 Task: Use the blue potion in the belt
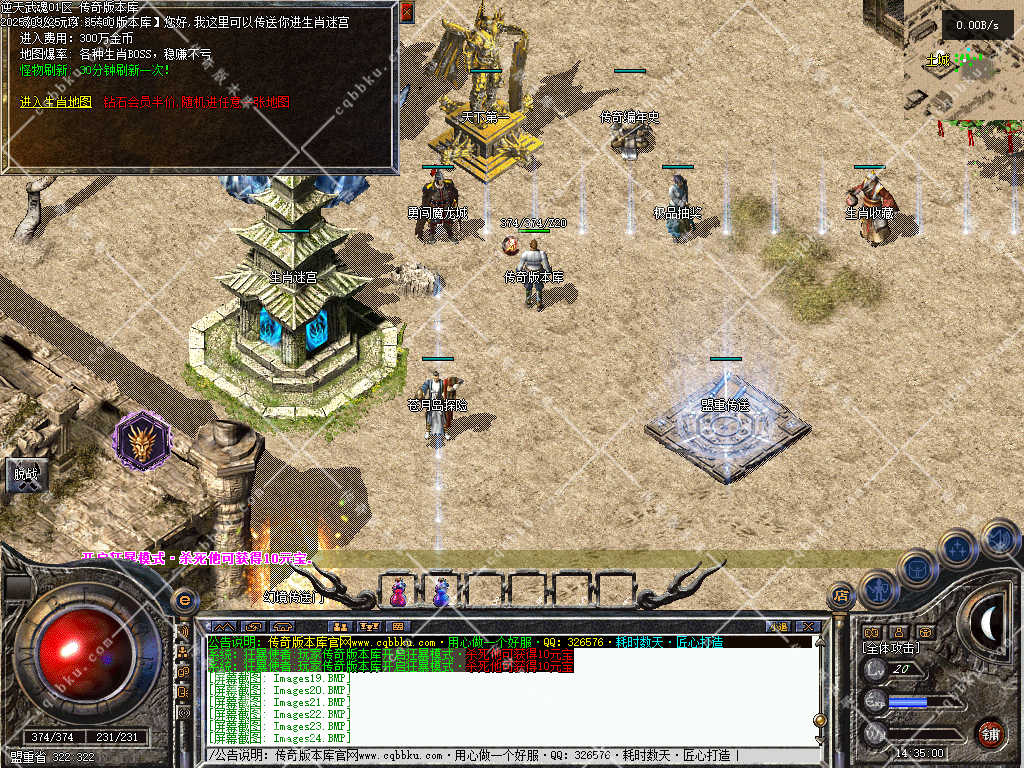tap(440, 594)
